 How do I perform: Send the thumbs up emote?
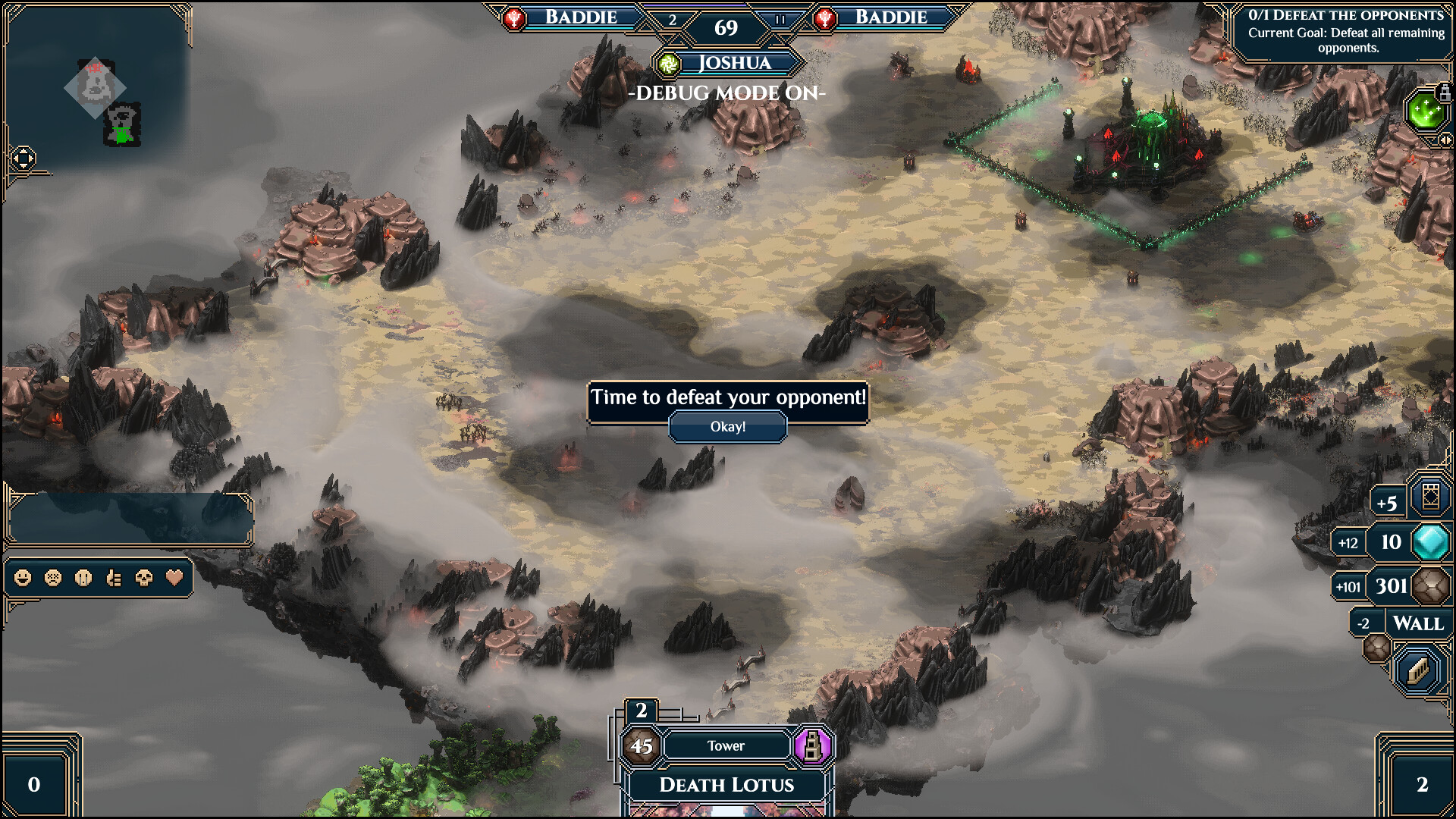(x=114, y=579)
